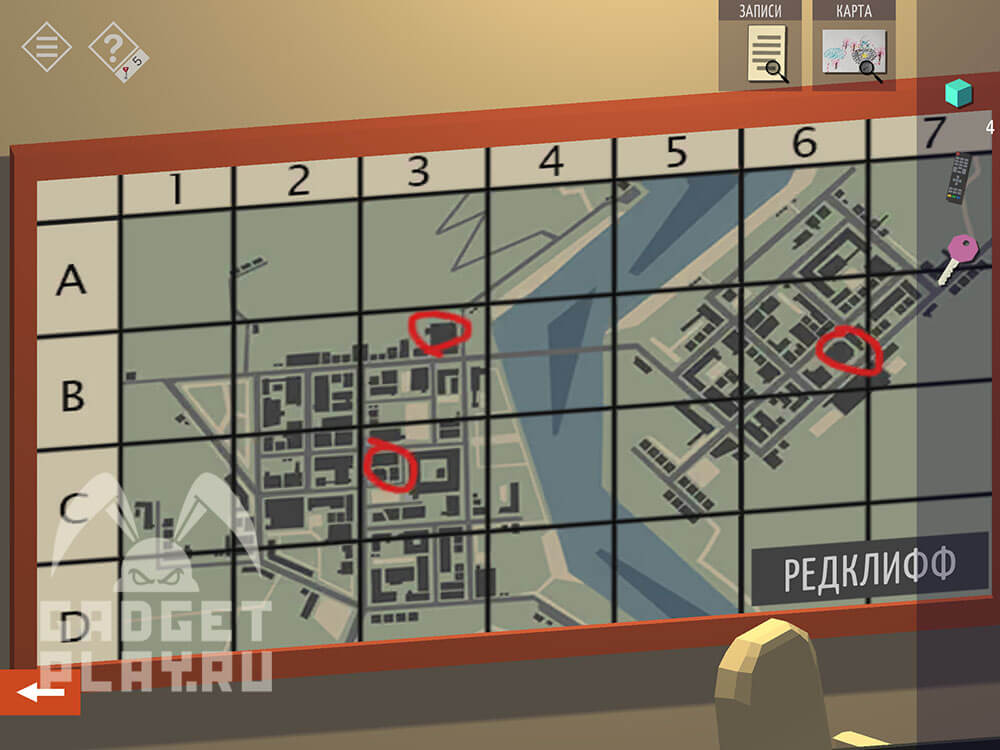Select the teal cube inventory item

point(959,94)
